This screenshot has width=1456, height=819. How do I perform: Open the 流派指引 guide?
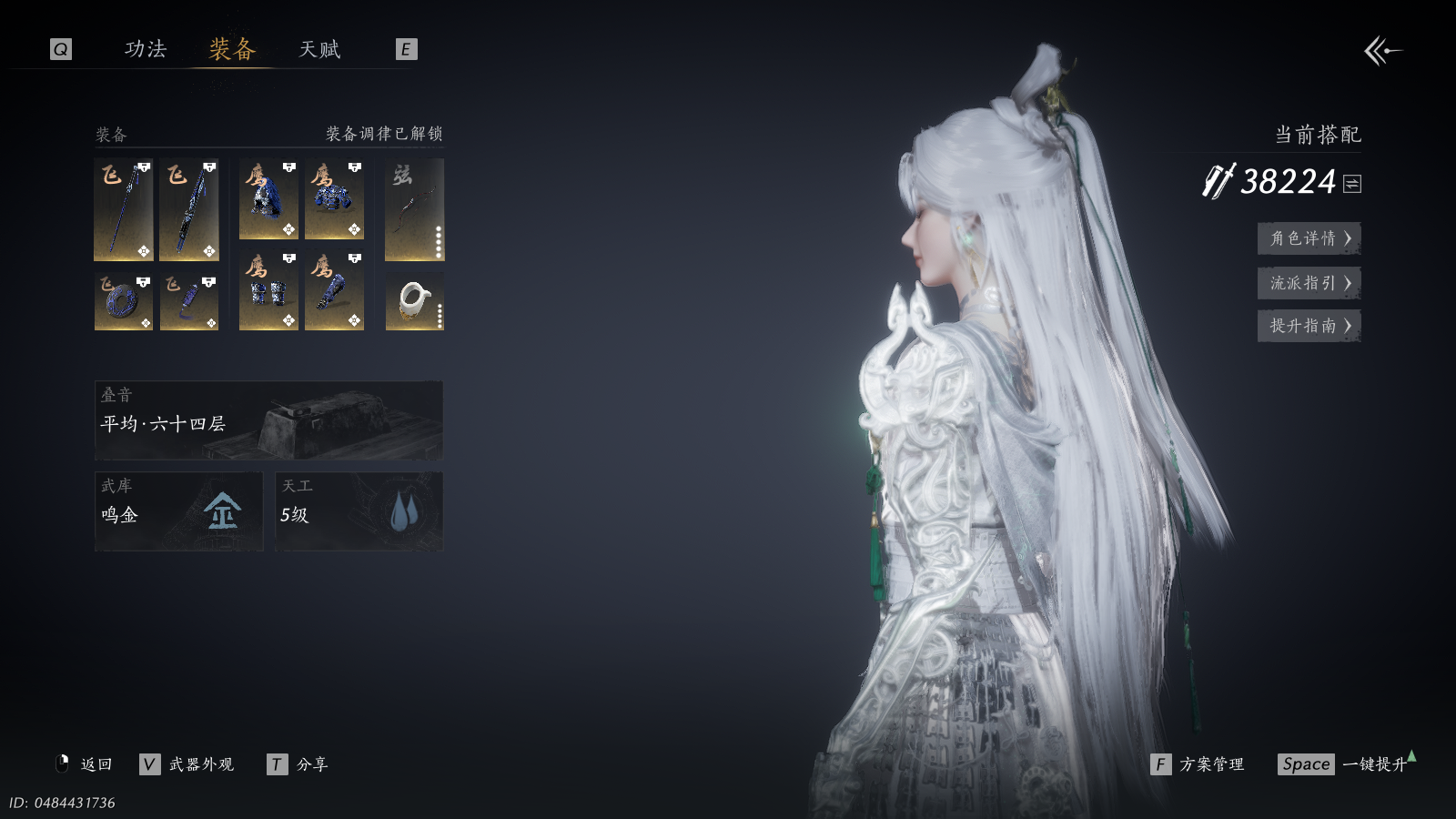pyautogui.click(x=1309, y=283)
